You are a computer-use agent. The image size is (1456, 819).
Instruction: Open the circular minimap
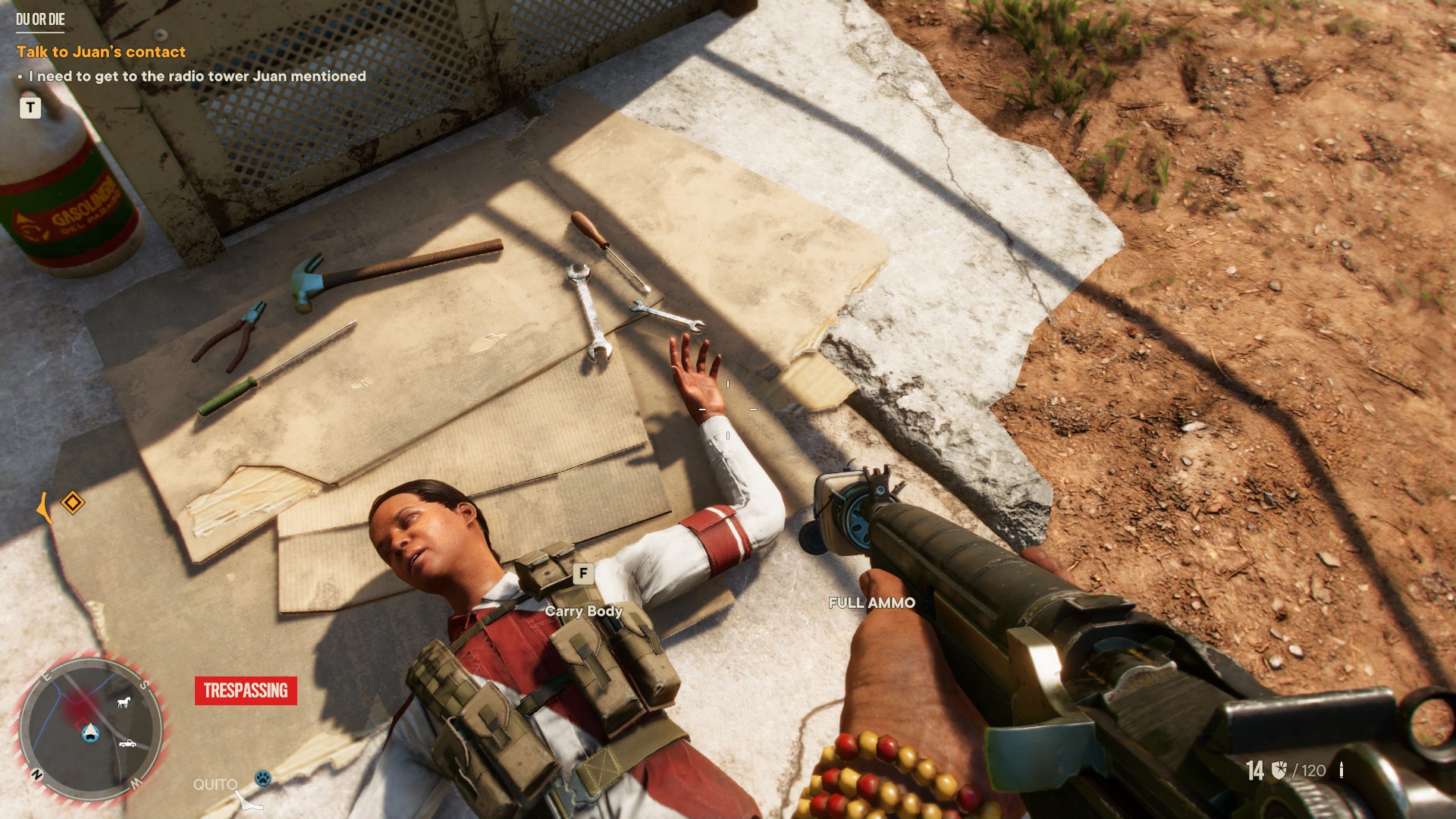(90, 730)
